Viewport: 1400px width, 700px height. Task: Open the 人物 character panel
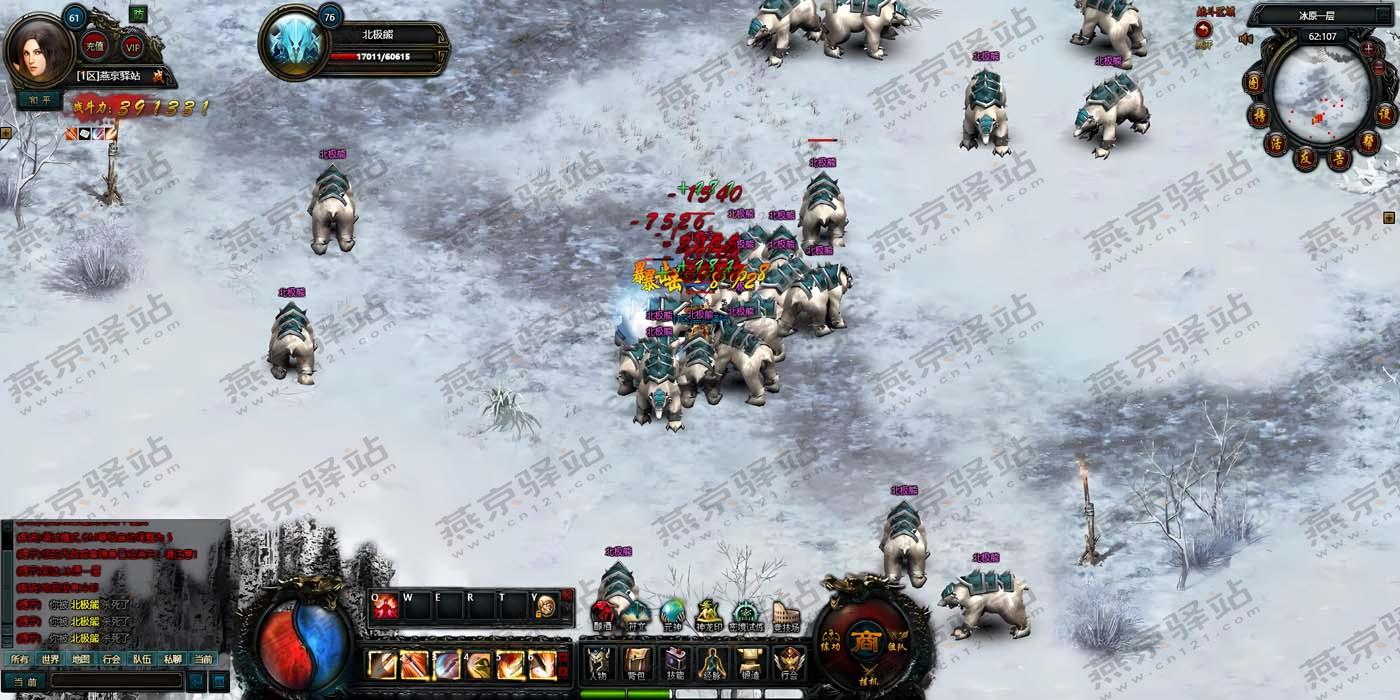pyautogui.click(x=599, y=662)
